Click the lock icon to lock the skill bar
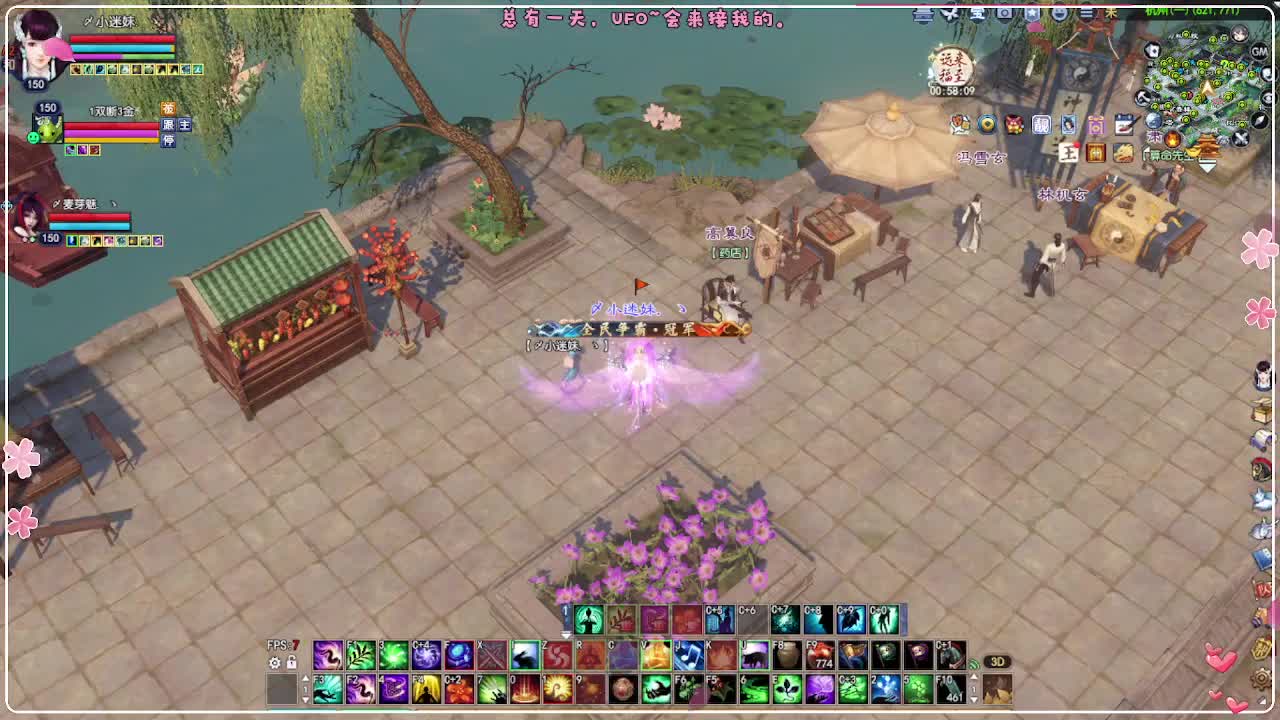This screenshot has width=1280, height=720. [291, 662]
